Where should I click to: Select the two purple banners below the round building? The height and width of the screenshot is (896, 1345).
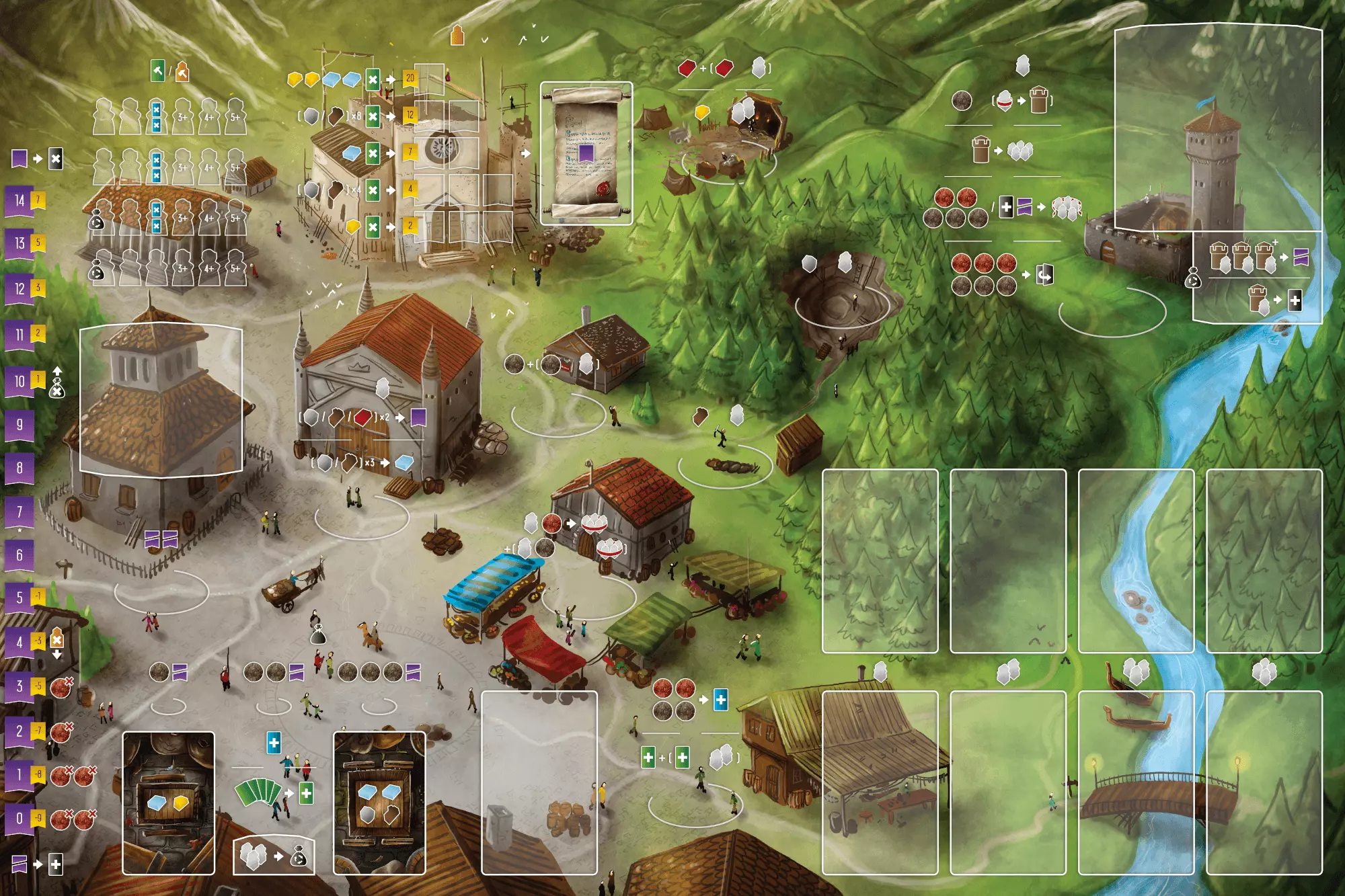pyautogui.click(x=161, y=538)
